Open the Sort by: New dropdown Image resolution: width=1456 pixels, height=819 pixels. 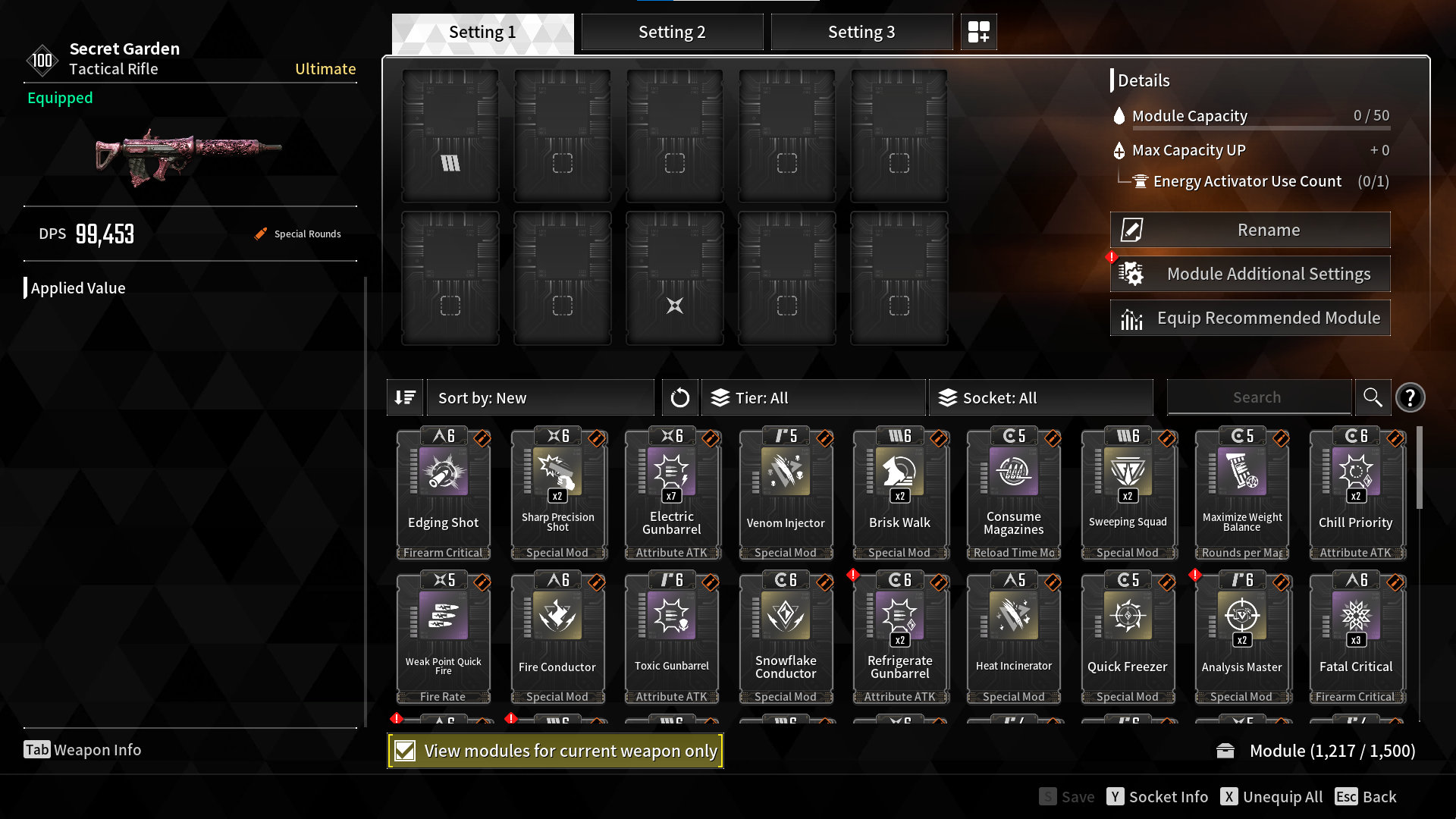coord(540,397)
